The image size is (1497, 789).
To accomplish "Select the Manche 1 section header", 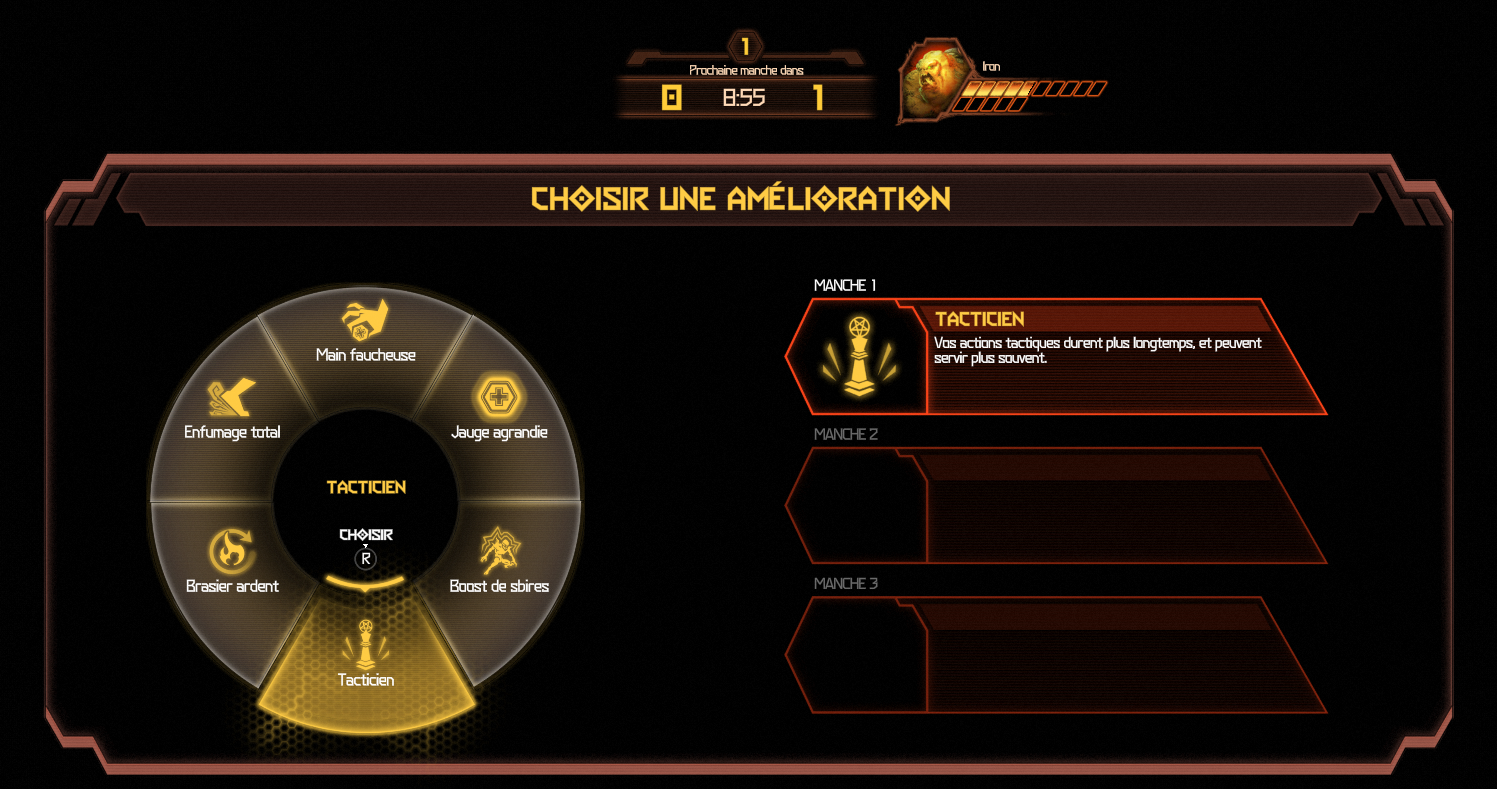I will (x=845, y=284).
